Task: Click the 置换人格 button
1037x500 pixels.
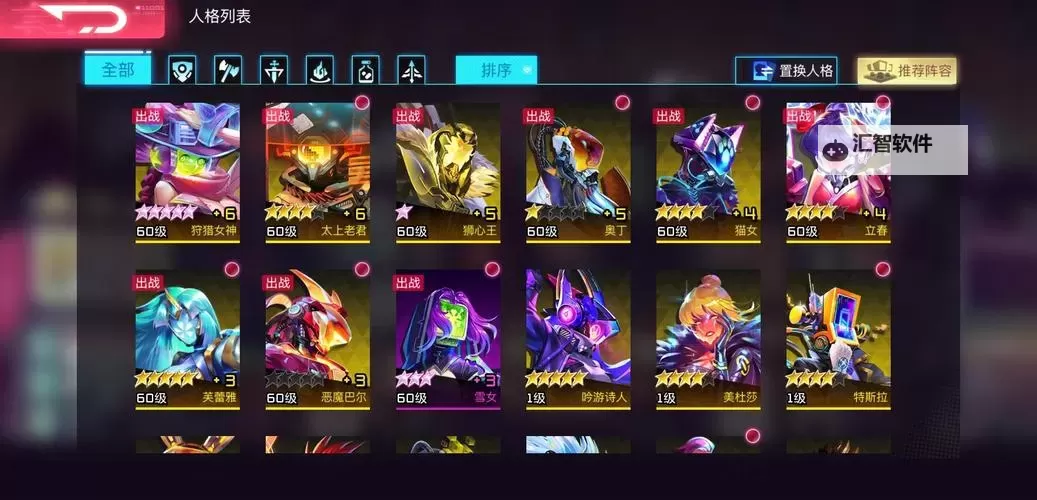Action: point(785,71)
